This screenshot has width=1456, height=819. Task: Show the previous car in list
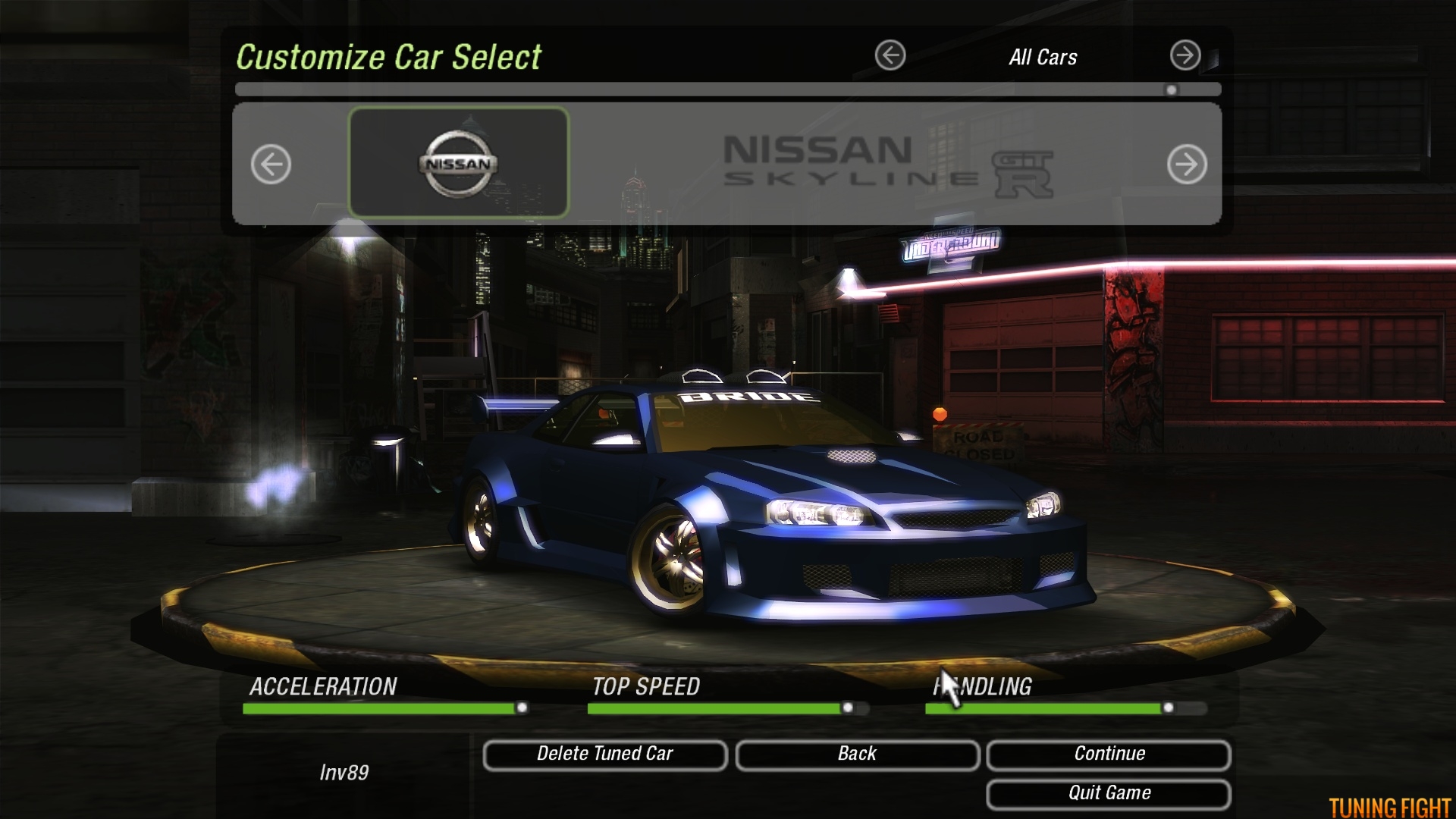coord(271,164)
